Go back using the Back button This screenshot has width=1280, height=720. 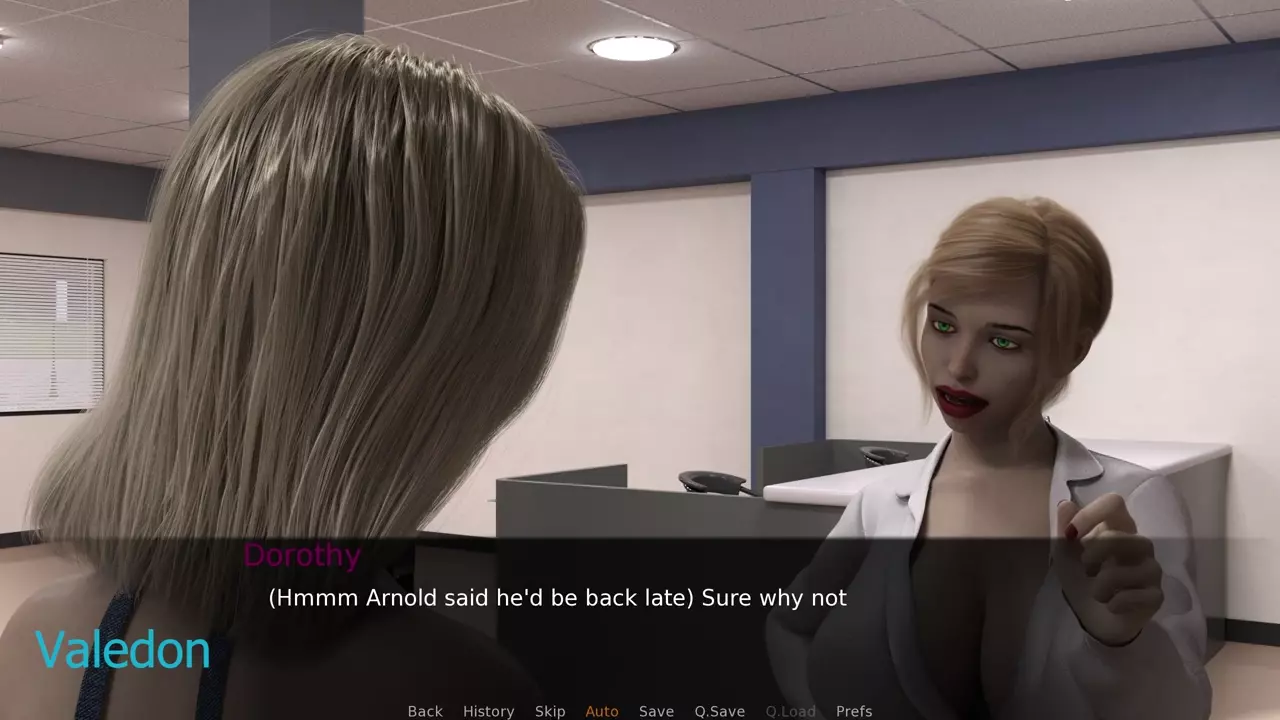click(425, 711)
